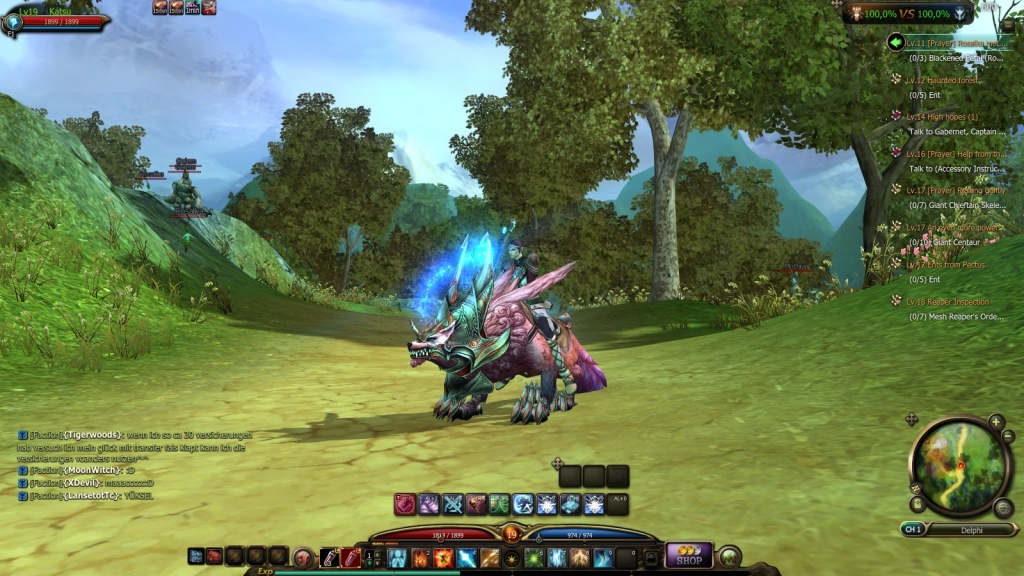Open the High hopes (1) quest
The image size is (1024, 576).
point(942,117)
